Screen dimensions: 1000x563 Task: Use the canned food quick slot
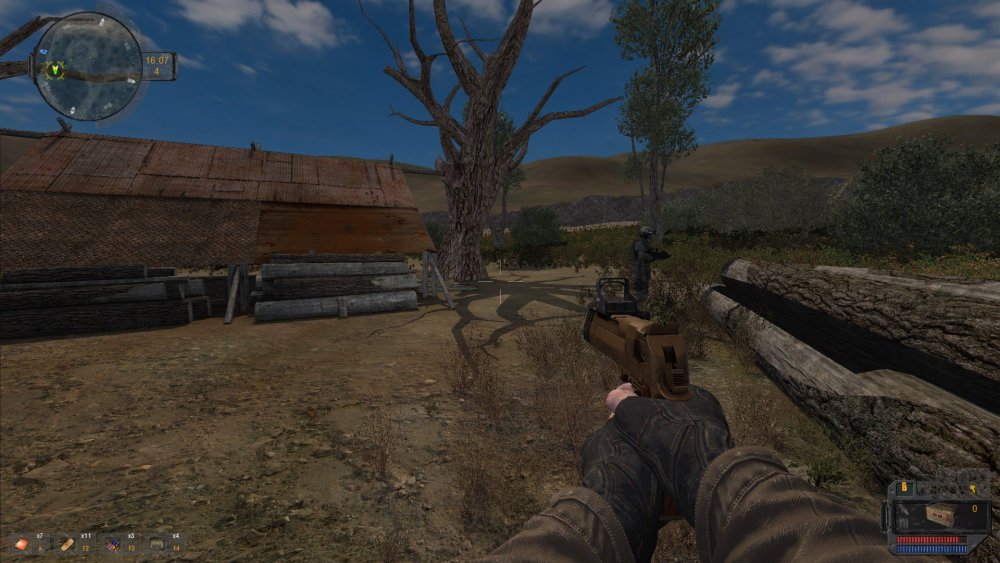(157, 545)
